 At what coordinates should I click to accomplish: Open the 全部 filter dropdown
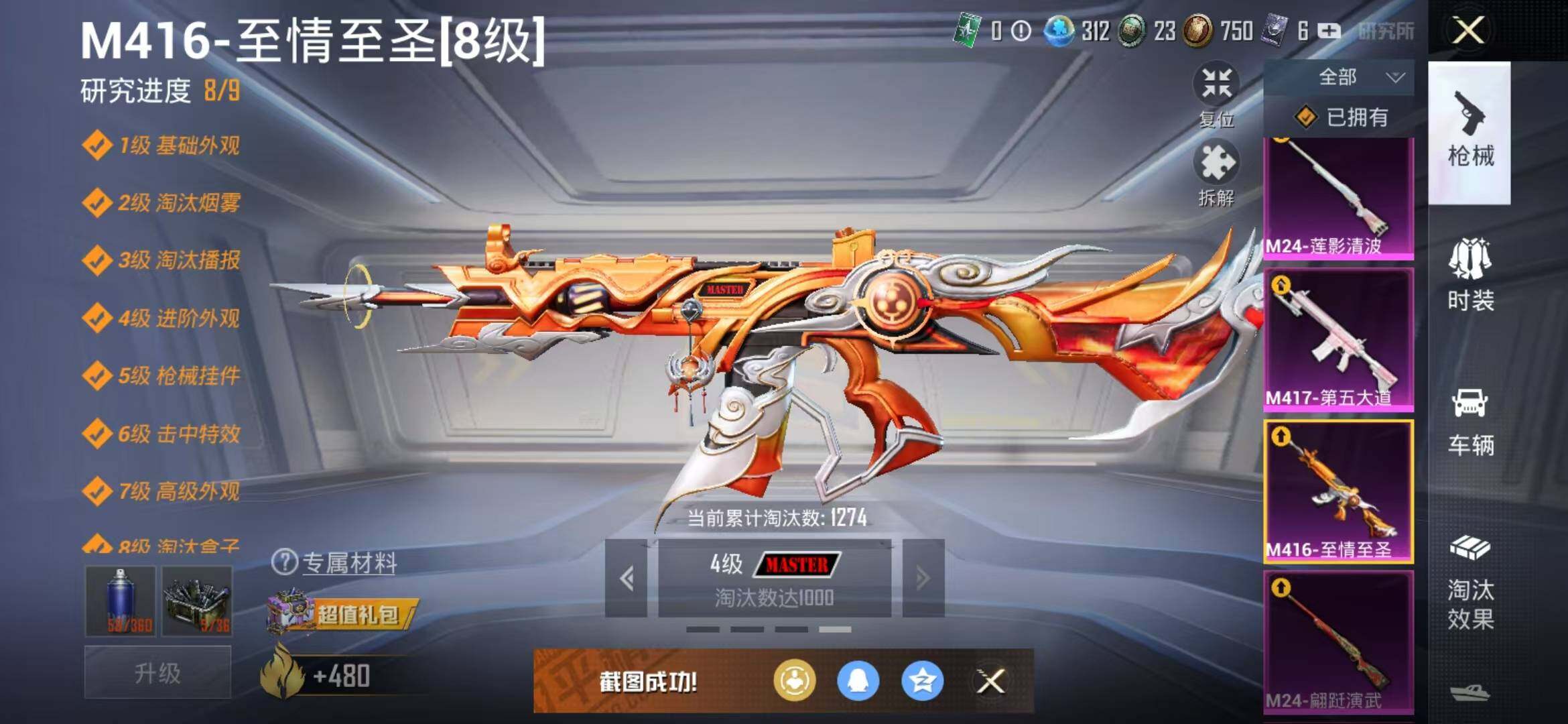pyautogui.click(x=1339, y=78)
